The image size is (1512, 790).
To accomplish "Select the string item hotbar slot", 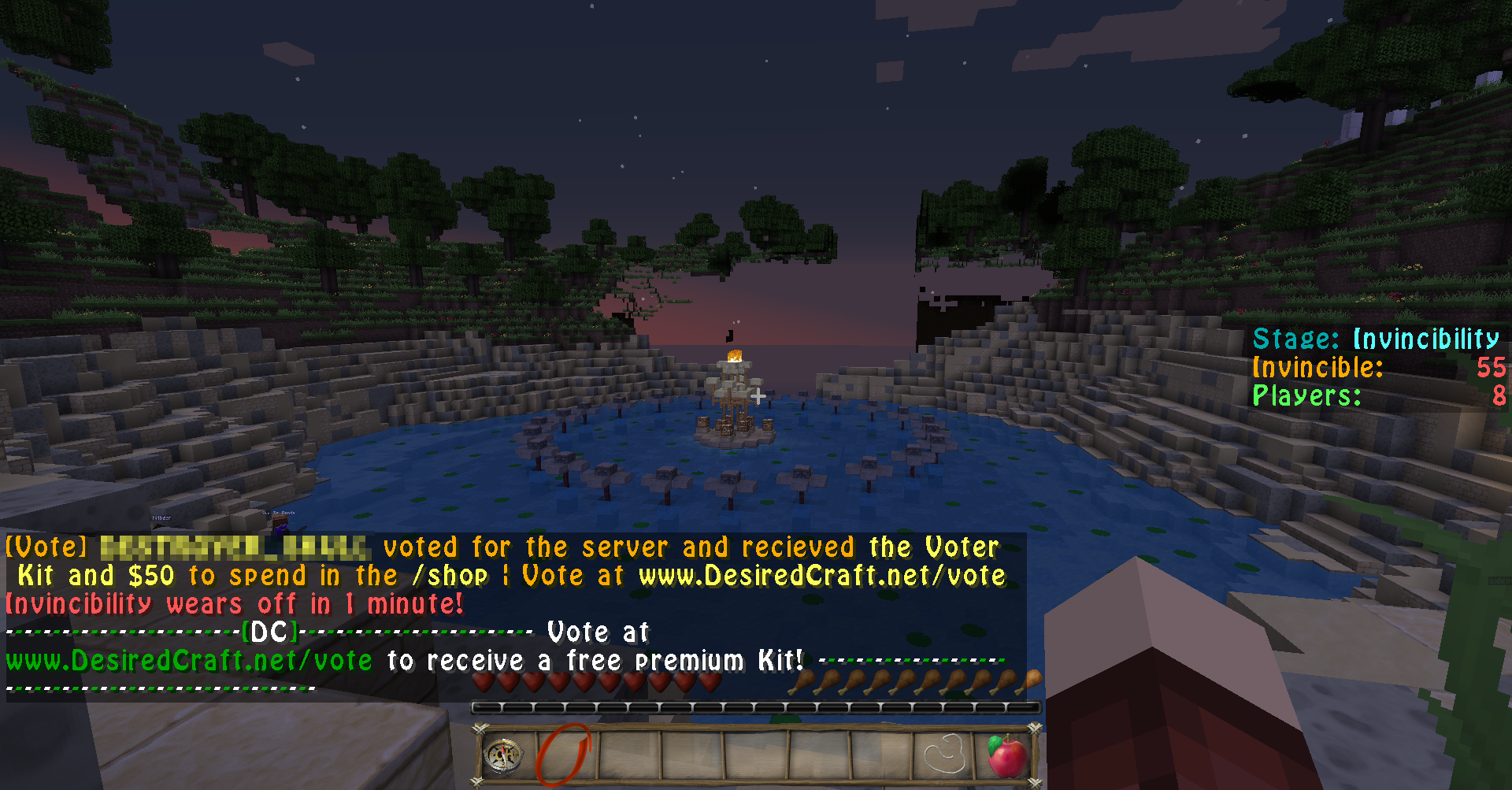I will pyautogui.click(x=944, y=756).
